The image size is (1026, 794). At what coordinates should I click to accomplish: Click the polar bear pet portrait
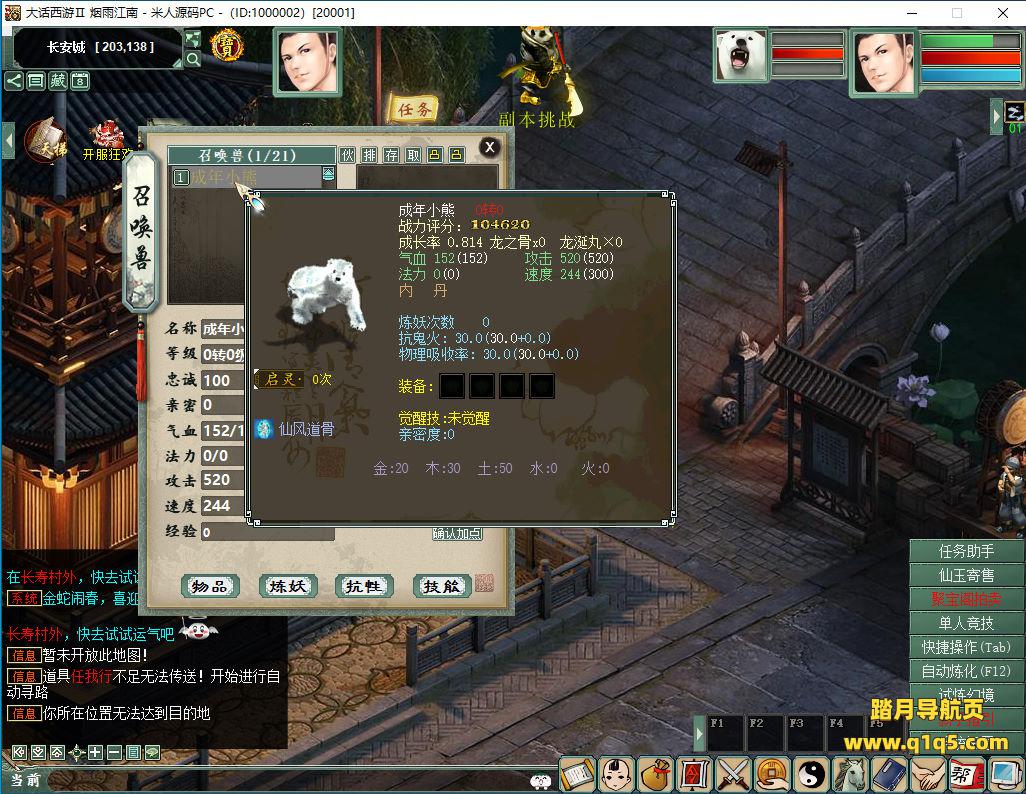tap(742, 55)
